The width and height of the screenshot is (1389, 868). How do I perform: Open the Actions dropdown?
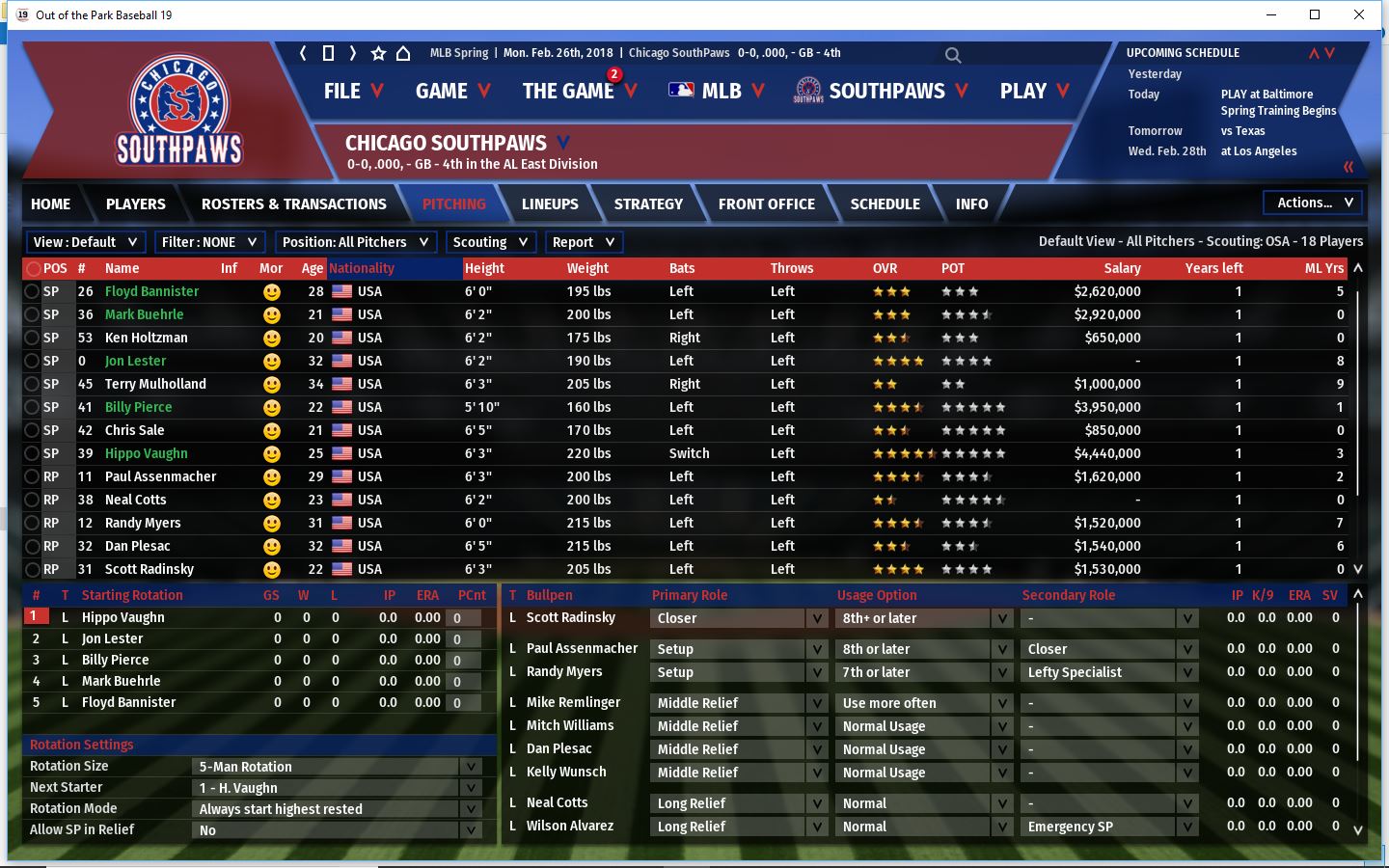pyautogui.click(x=1314, y=203)
